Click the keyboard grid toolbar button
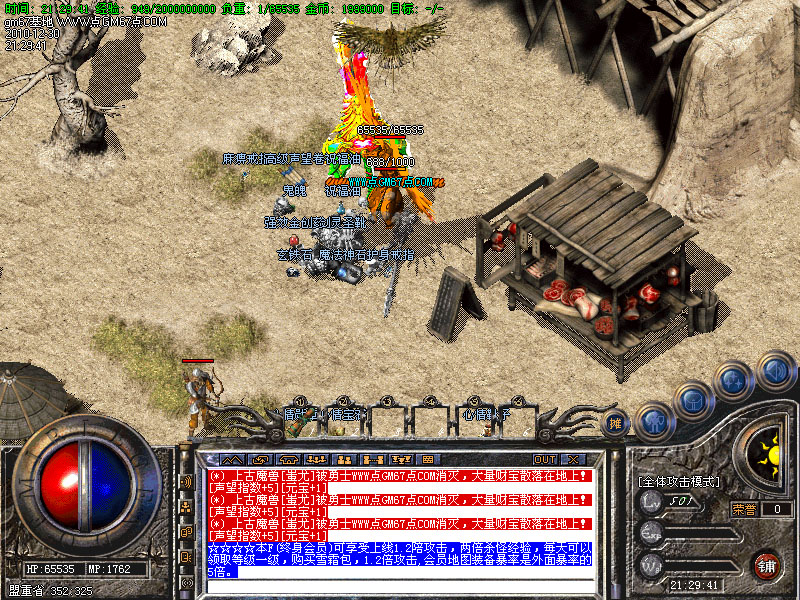This screenshot has height=600, width=800. click(x=427, y=459)
